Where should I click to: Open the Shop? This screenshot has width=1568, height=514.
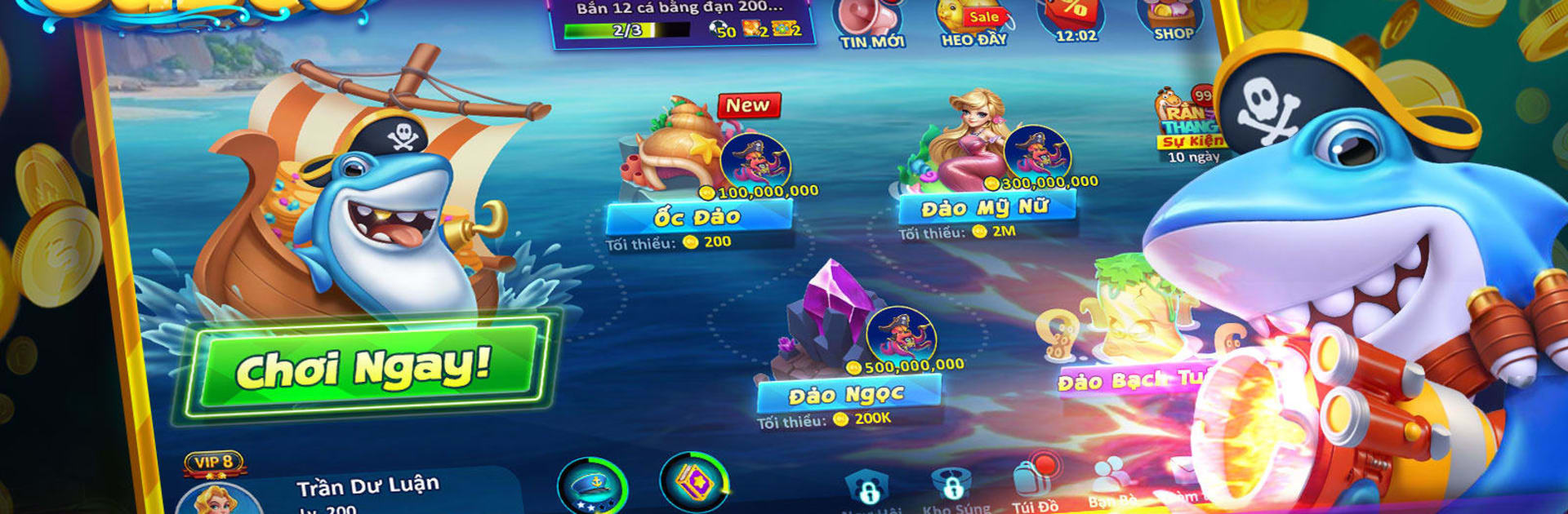(x=1172, y=20)
